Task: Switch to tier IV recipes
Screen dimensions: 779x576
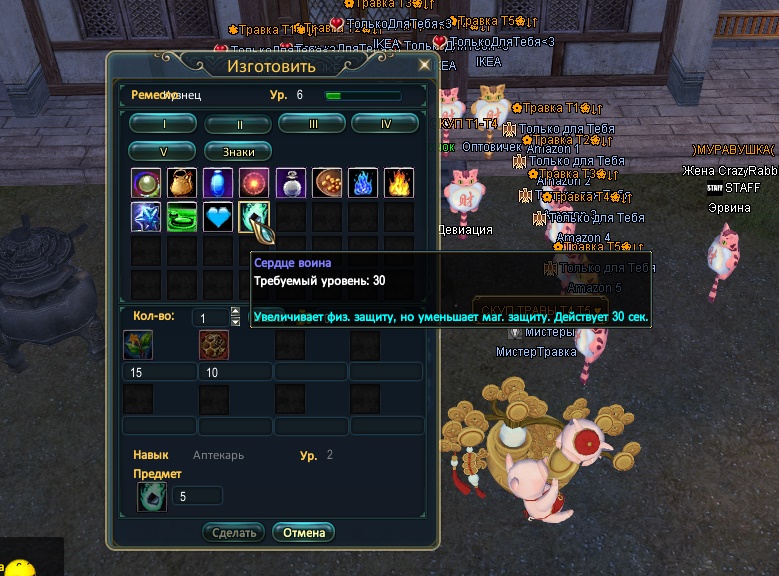Action: pyautogui.click(x=385, y=124)
